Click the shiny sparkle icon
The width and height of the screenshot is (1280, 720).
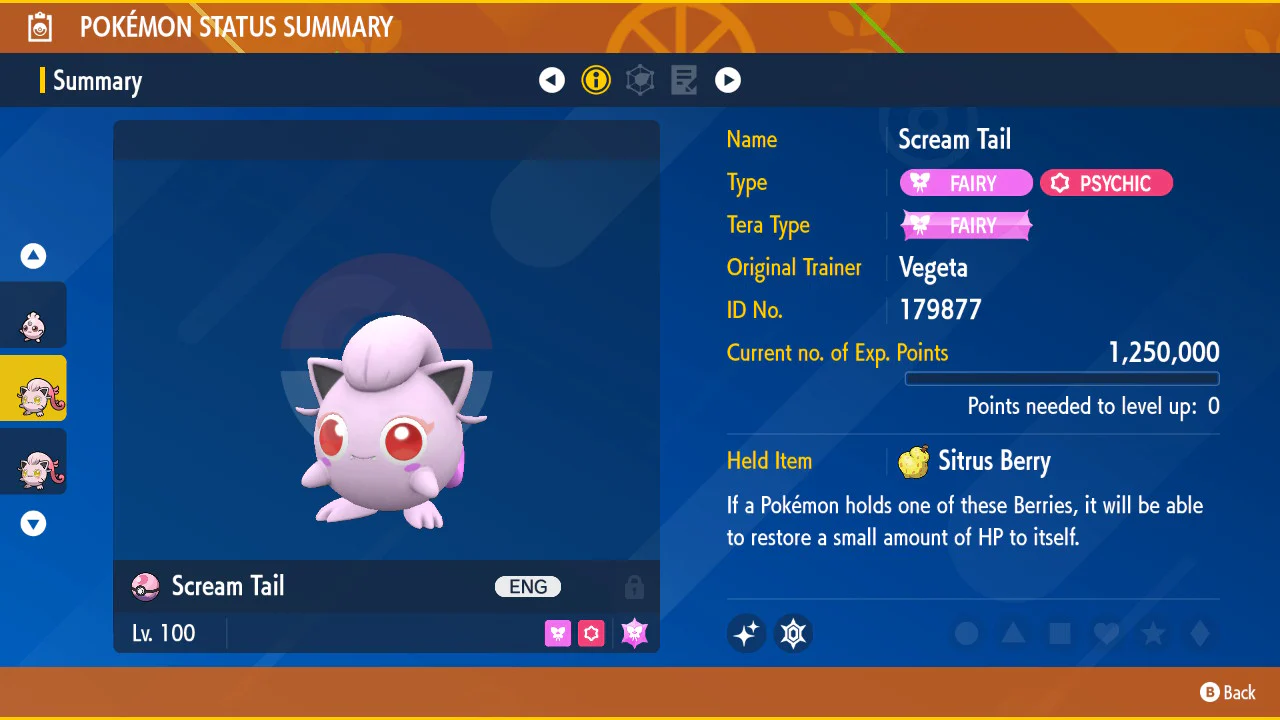(x=746, y=633)
